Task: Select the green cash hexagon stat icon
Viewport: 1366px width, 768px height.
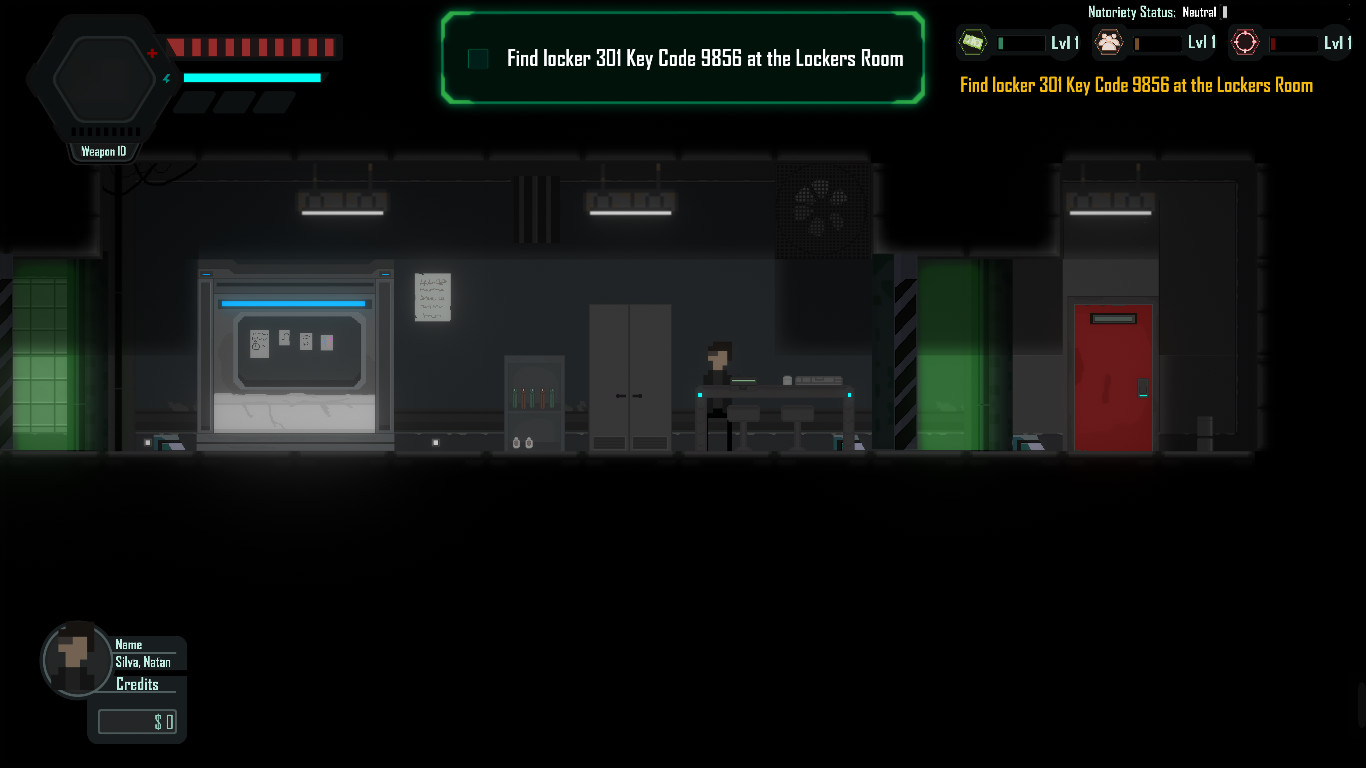Action: pos(973,42)
